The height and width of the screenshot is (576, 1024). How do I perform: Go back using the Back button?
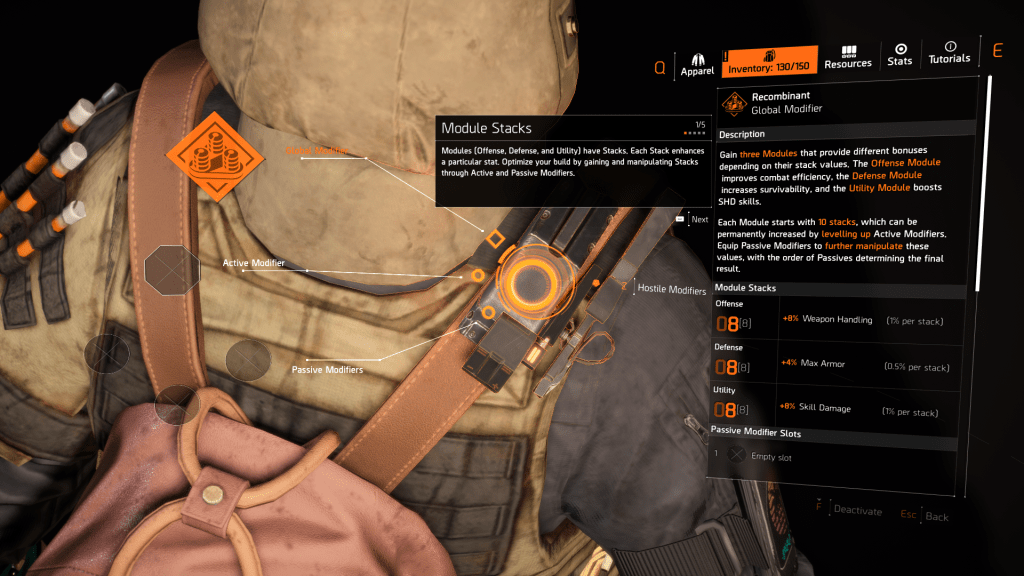pos(925,516)
